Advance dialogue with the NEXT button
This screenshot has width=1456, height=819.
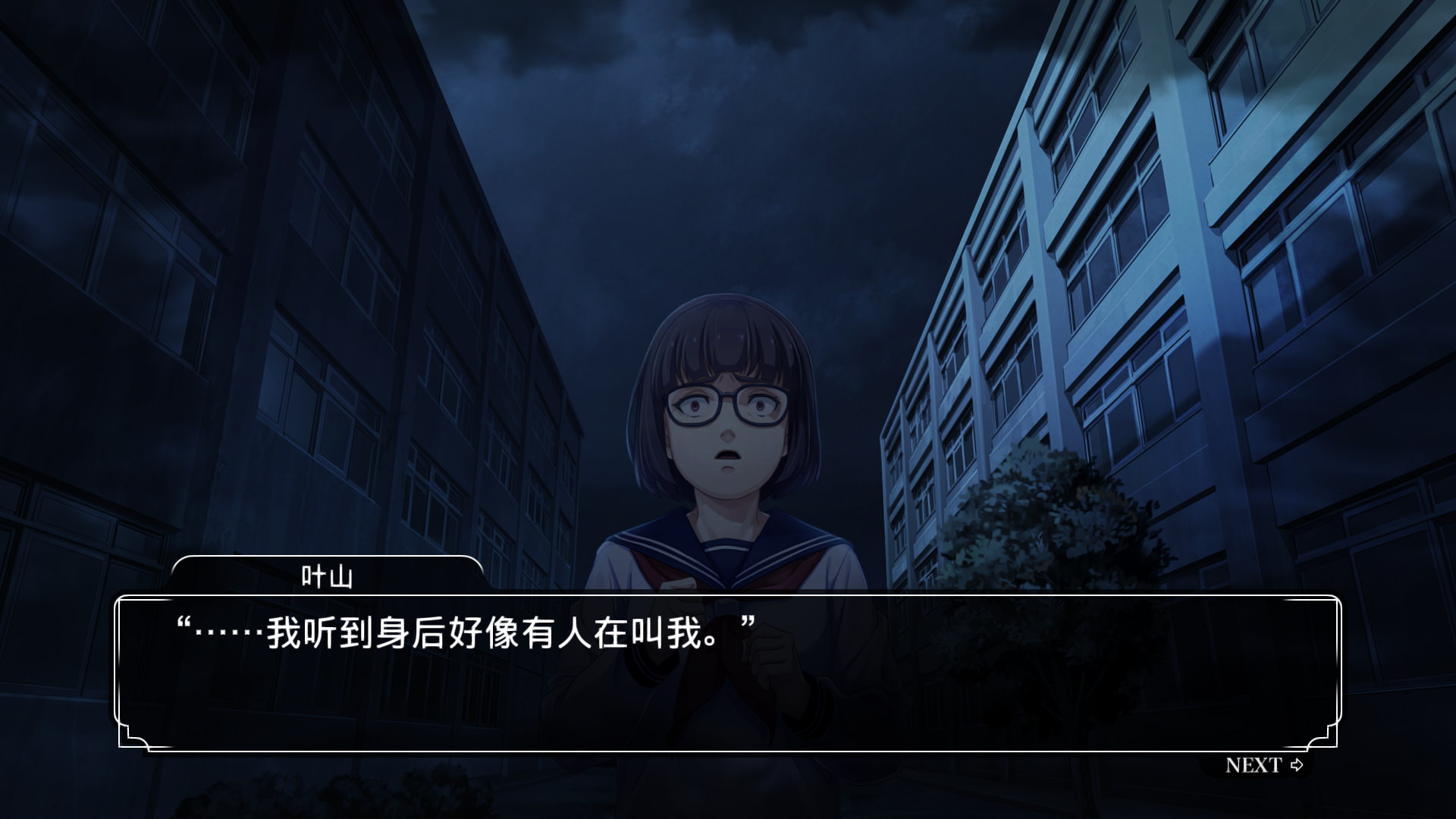click(x=1263, y=765)
